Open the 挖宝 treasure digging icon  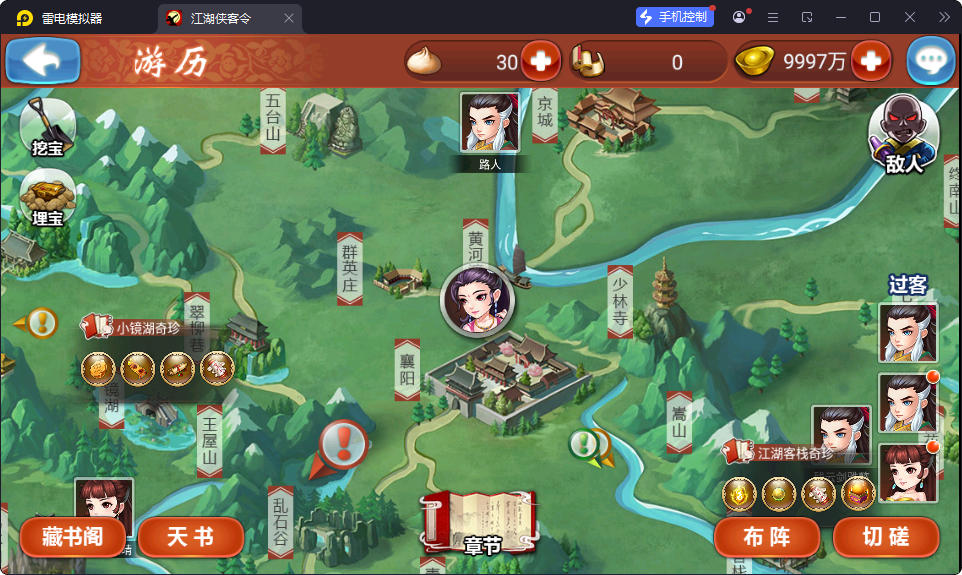(47, 126)
